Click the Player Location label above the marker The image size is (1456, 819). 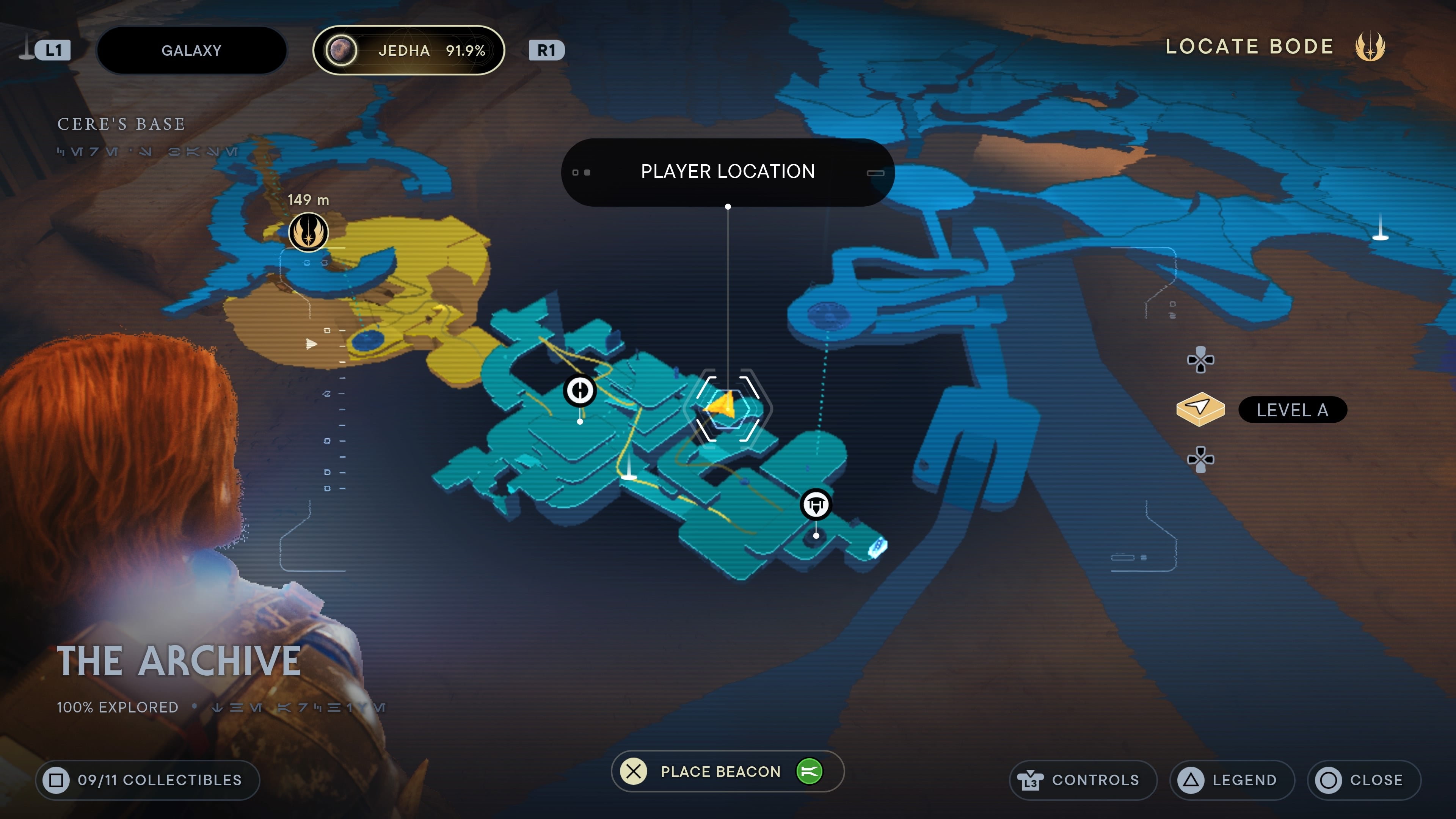[728, 171]
